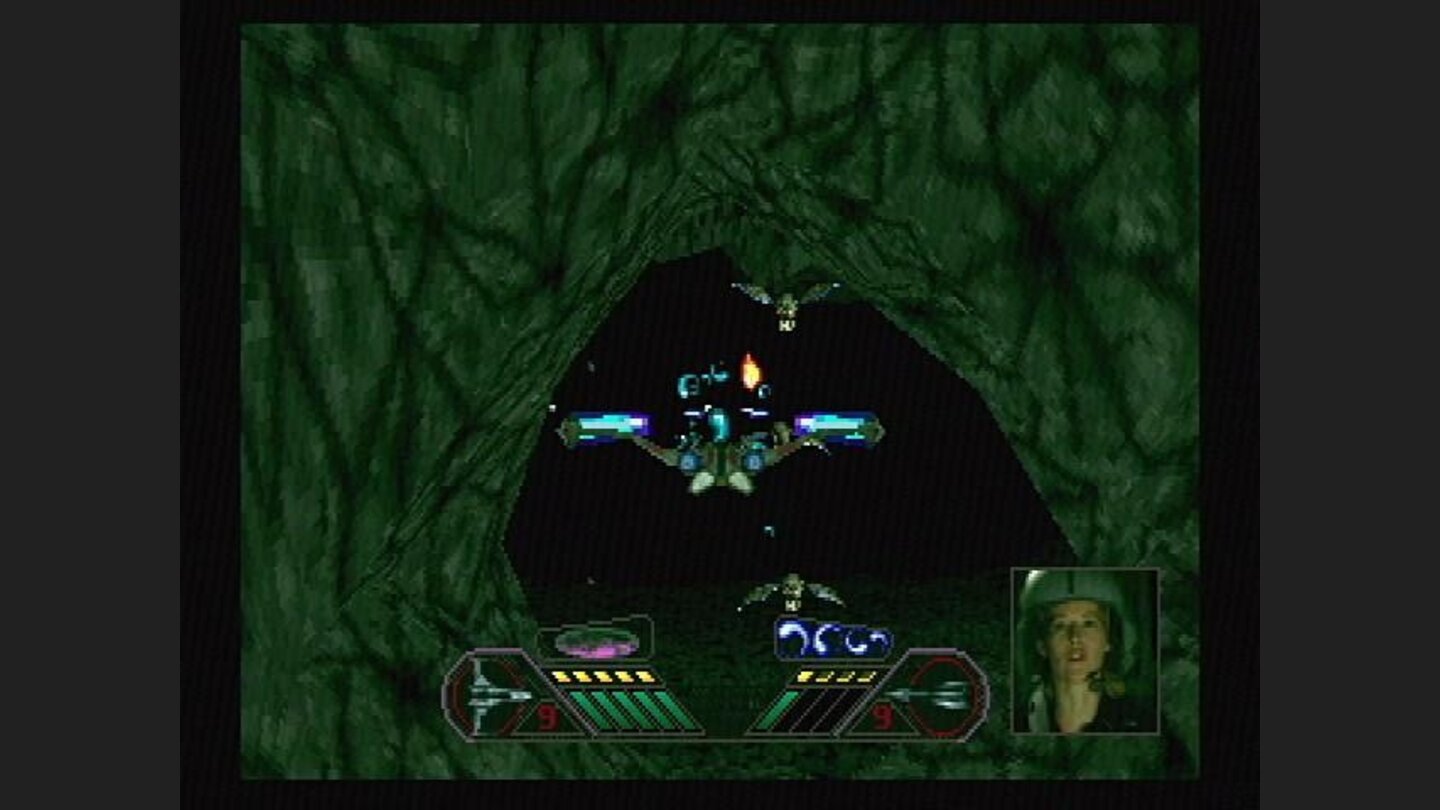Click the orange flame projectile above the ship
The image size is (1440, 810).
point(752,371)
